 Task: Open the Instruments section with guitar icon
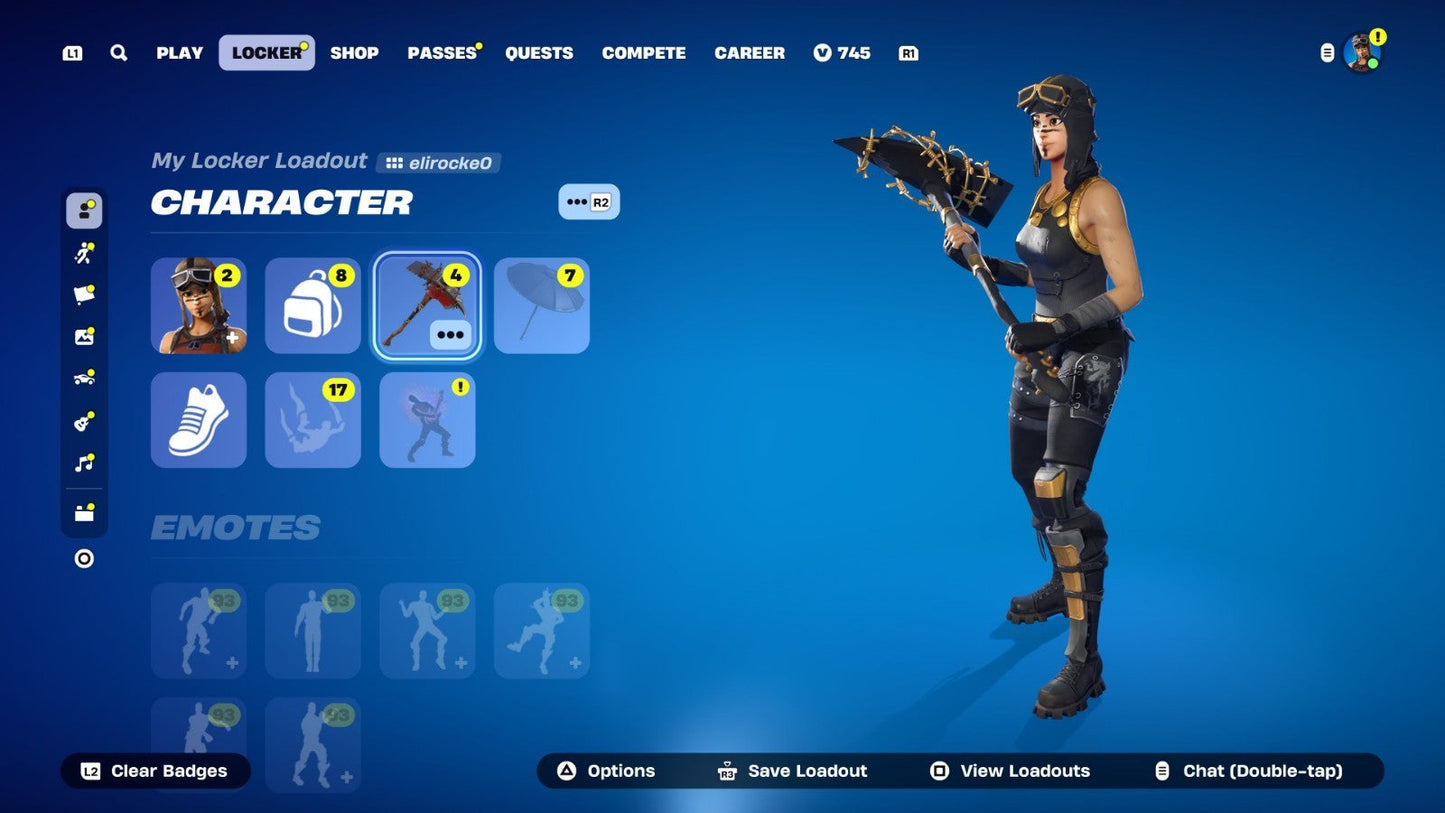pyautogui.click(x=84, y=420)
